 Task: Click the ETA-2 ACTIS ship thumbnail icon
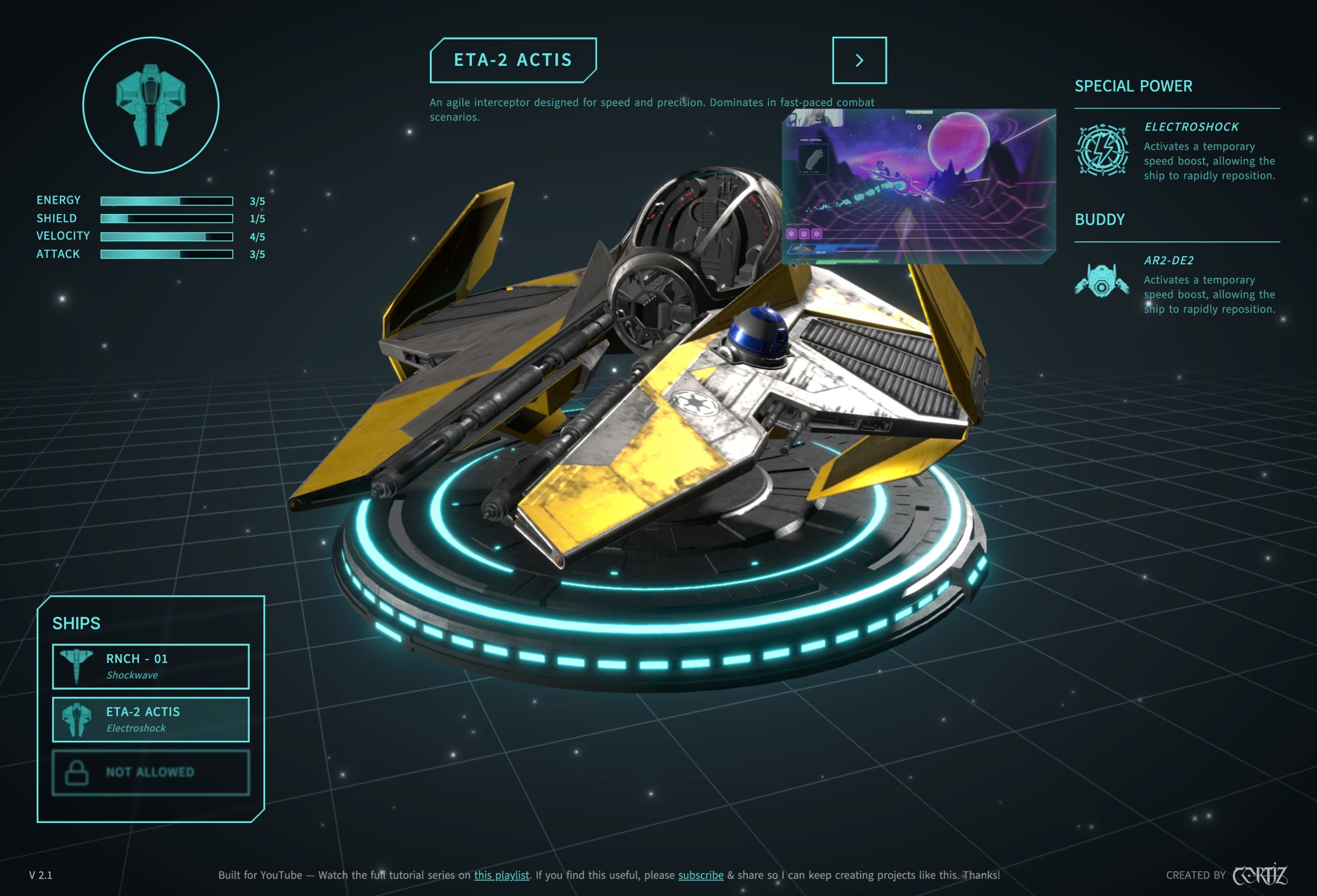coord(76,719)
